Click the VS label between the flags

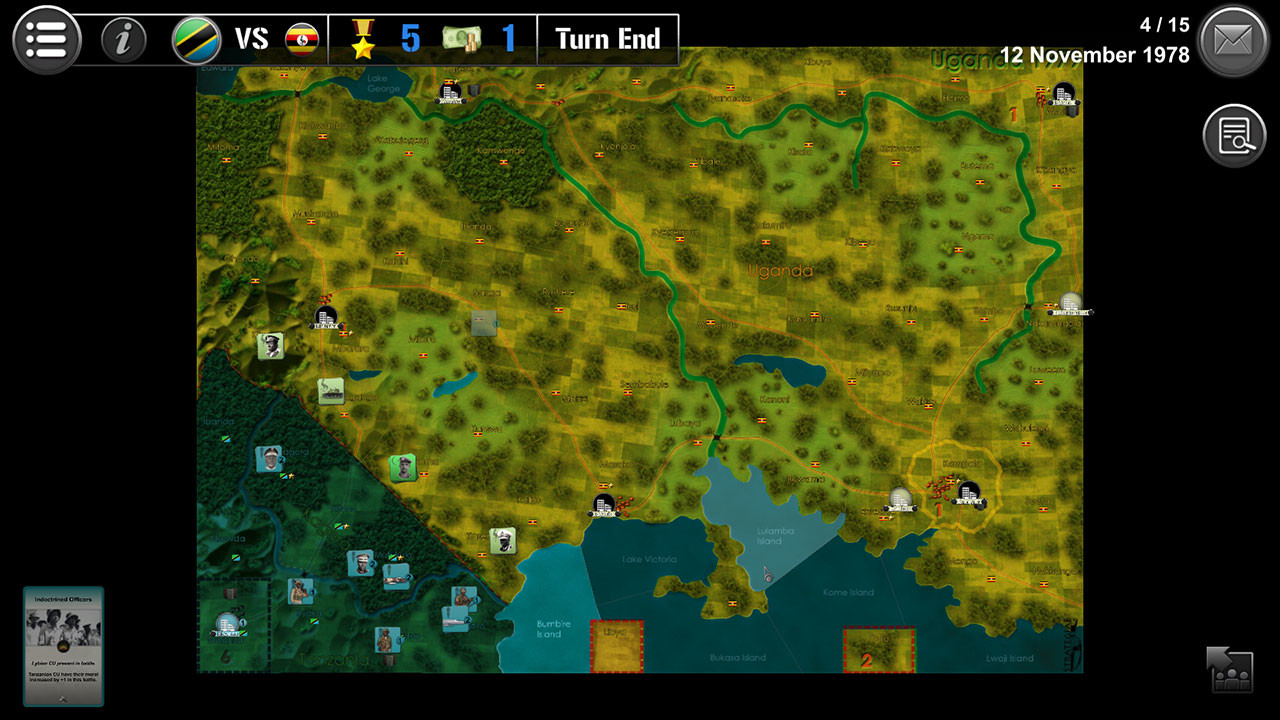[x=253, y=40]
